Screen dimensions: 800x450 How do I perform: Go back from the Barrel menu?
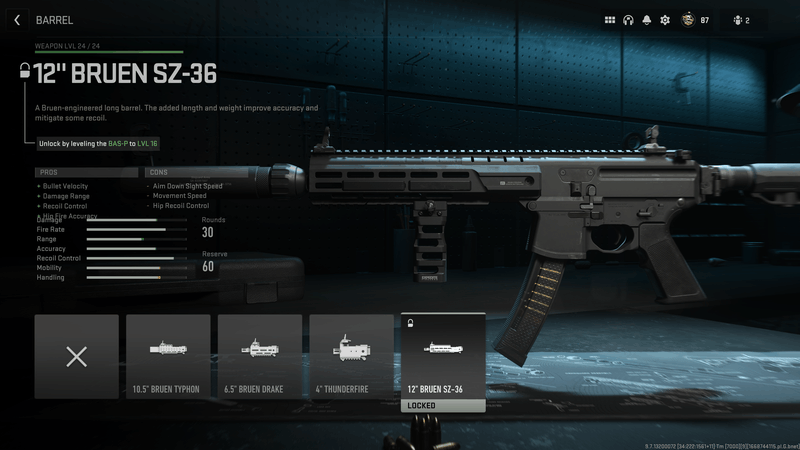coord(17,20)
